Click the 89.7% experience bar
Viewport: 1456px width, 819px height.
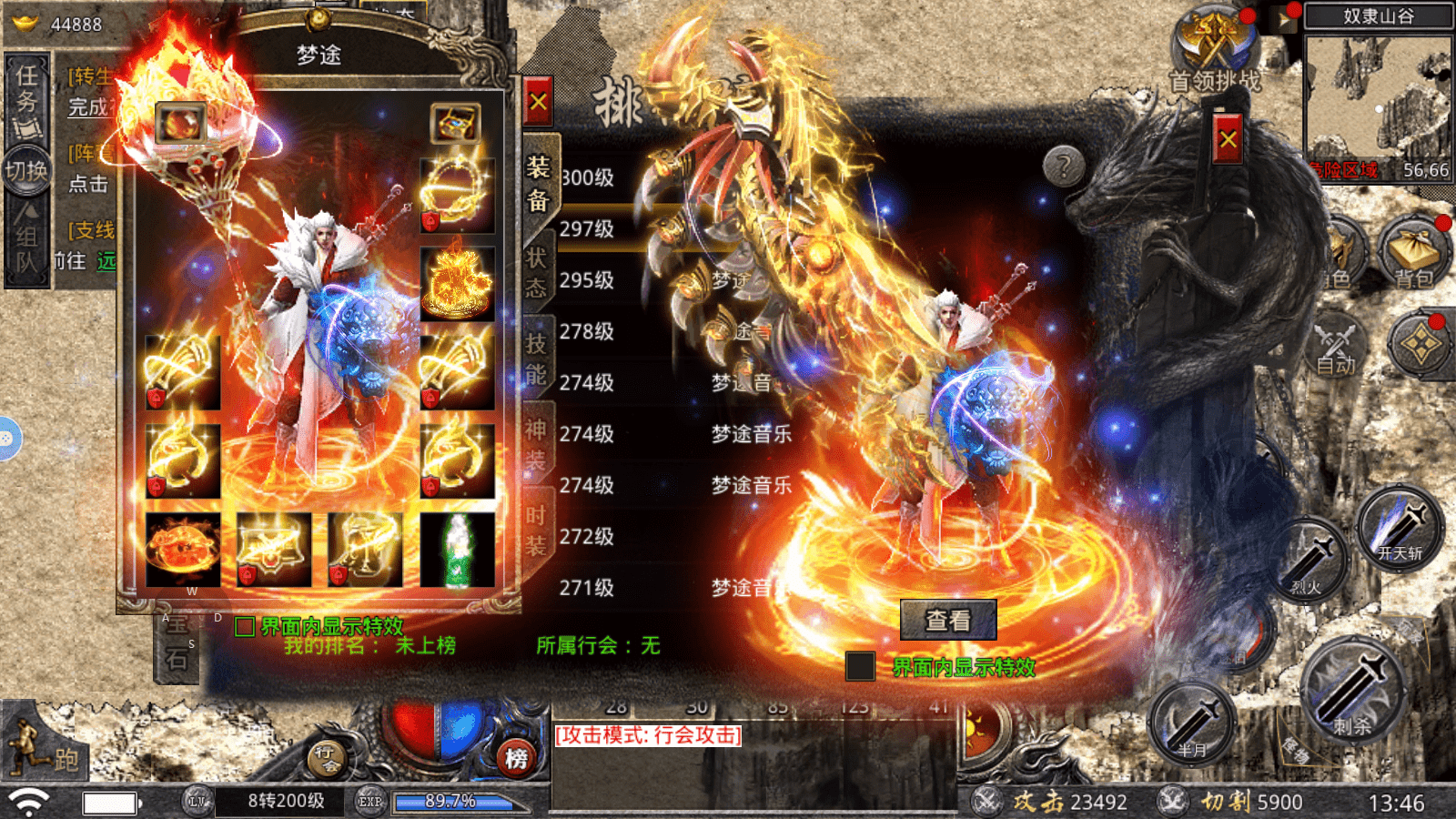tap(452, 802)
